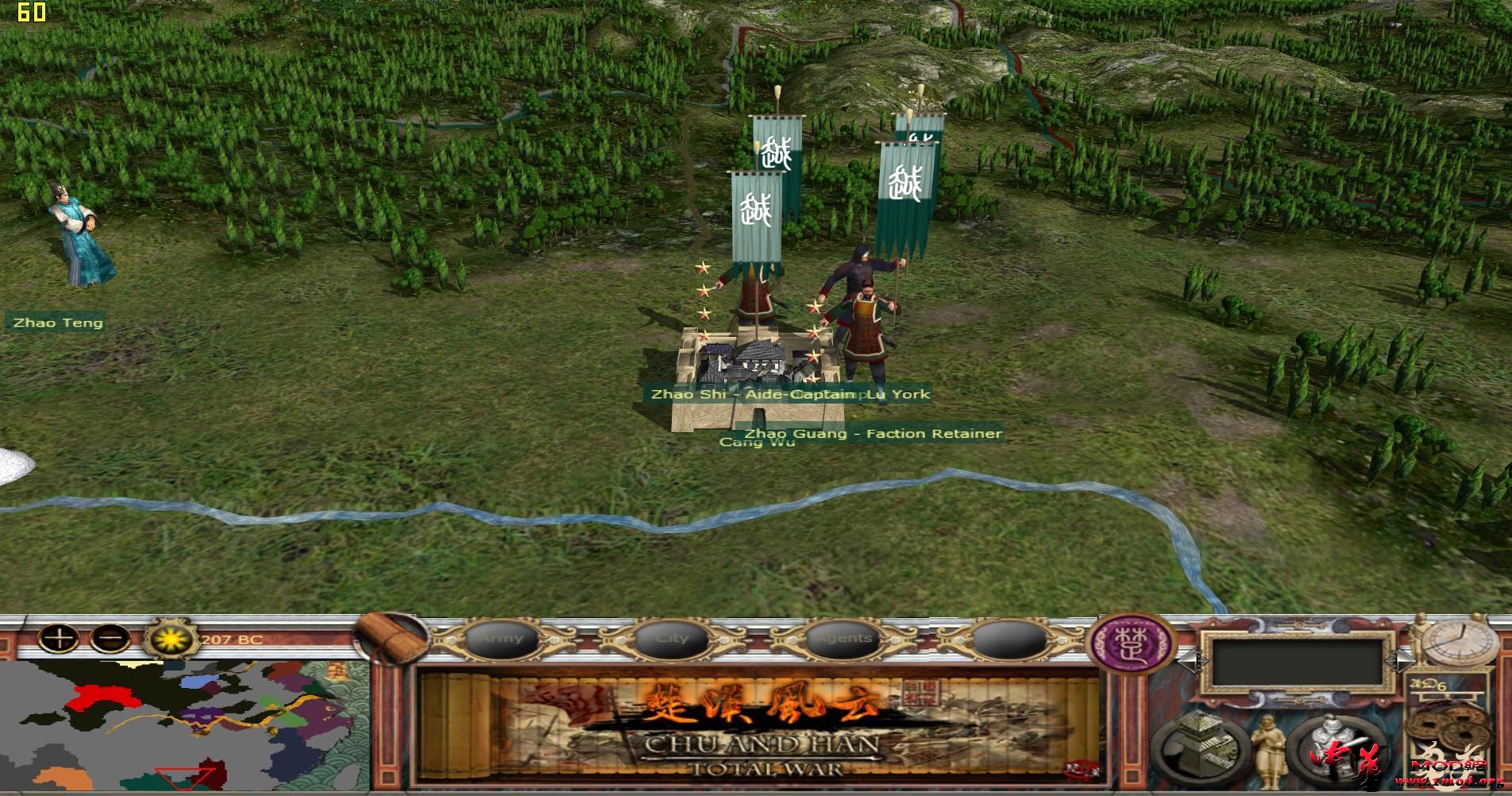Click the white statue icon near the mod logo

click(x=1333, y=744)
